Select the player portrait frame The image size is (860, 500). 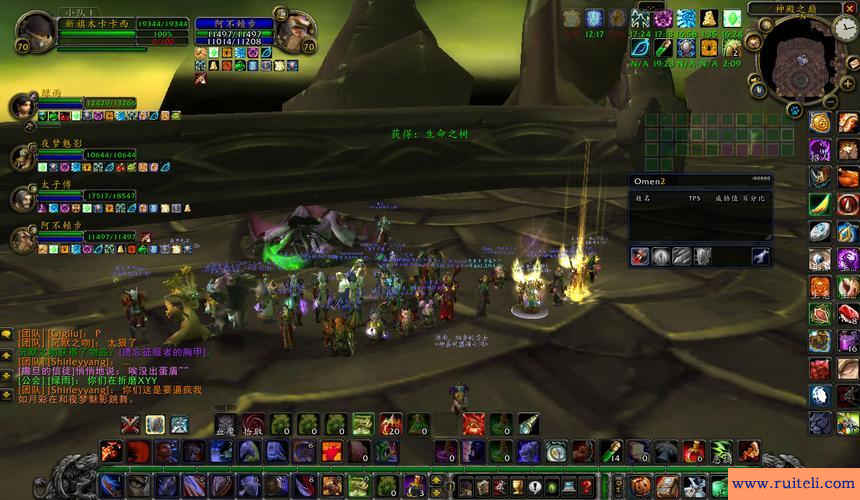34,32
